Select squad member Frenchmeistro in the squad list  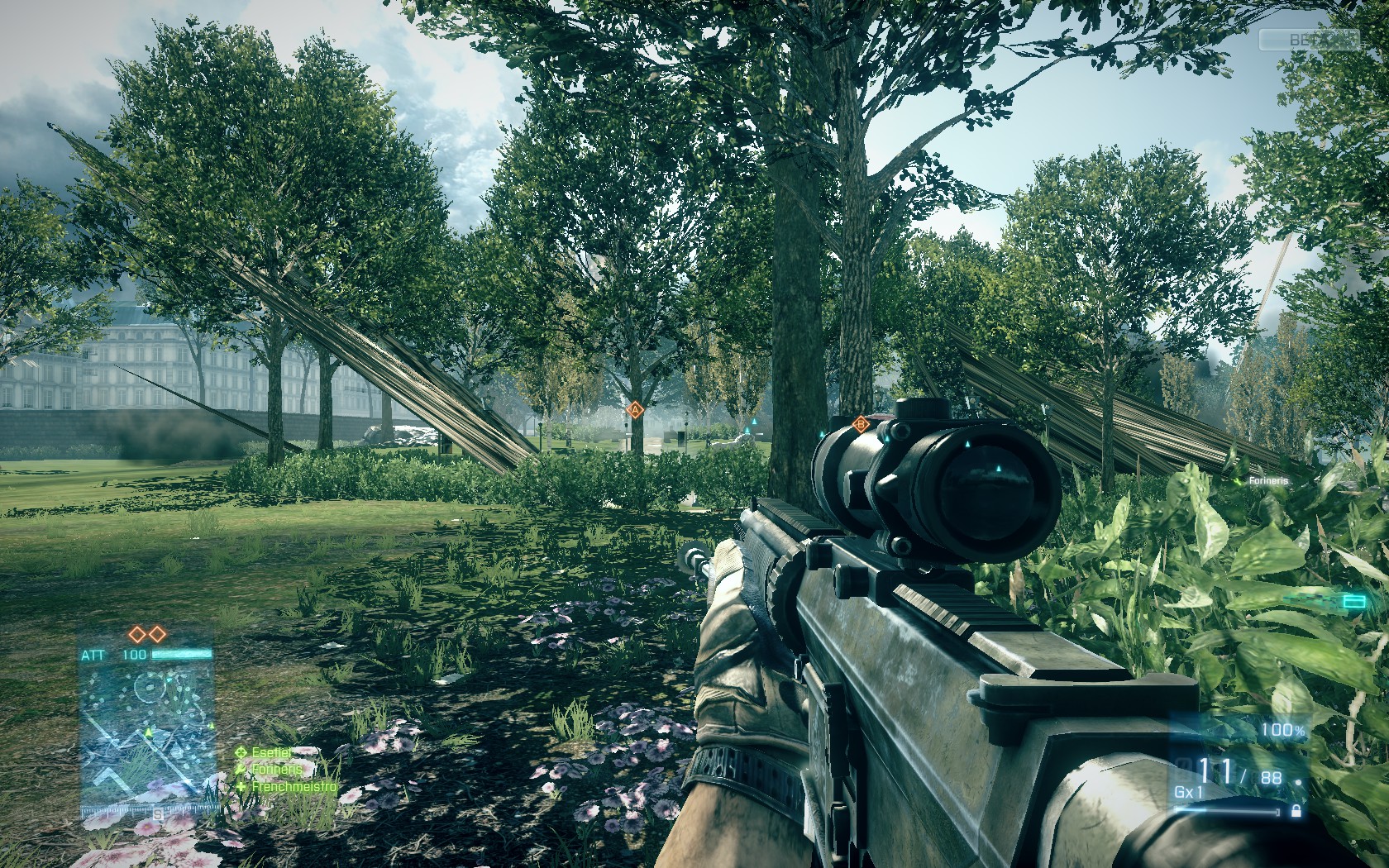coord(293,786)
